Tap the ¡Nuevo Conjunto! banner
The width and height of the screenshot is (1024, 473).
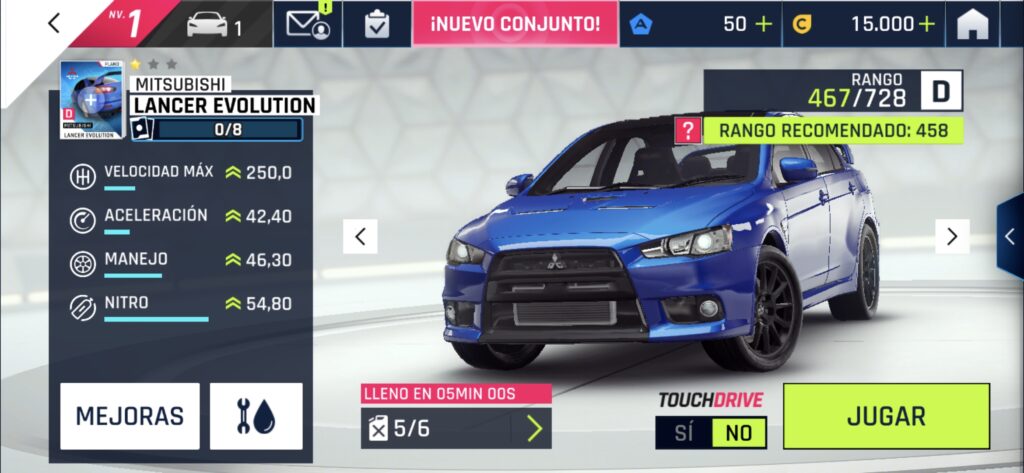tap(515, 25)
